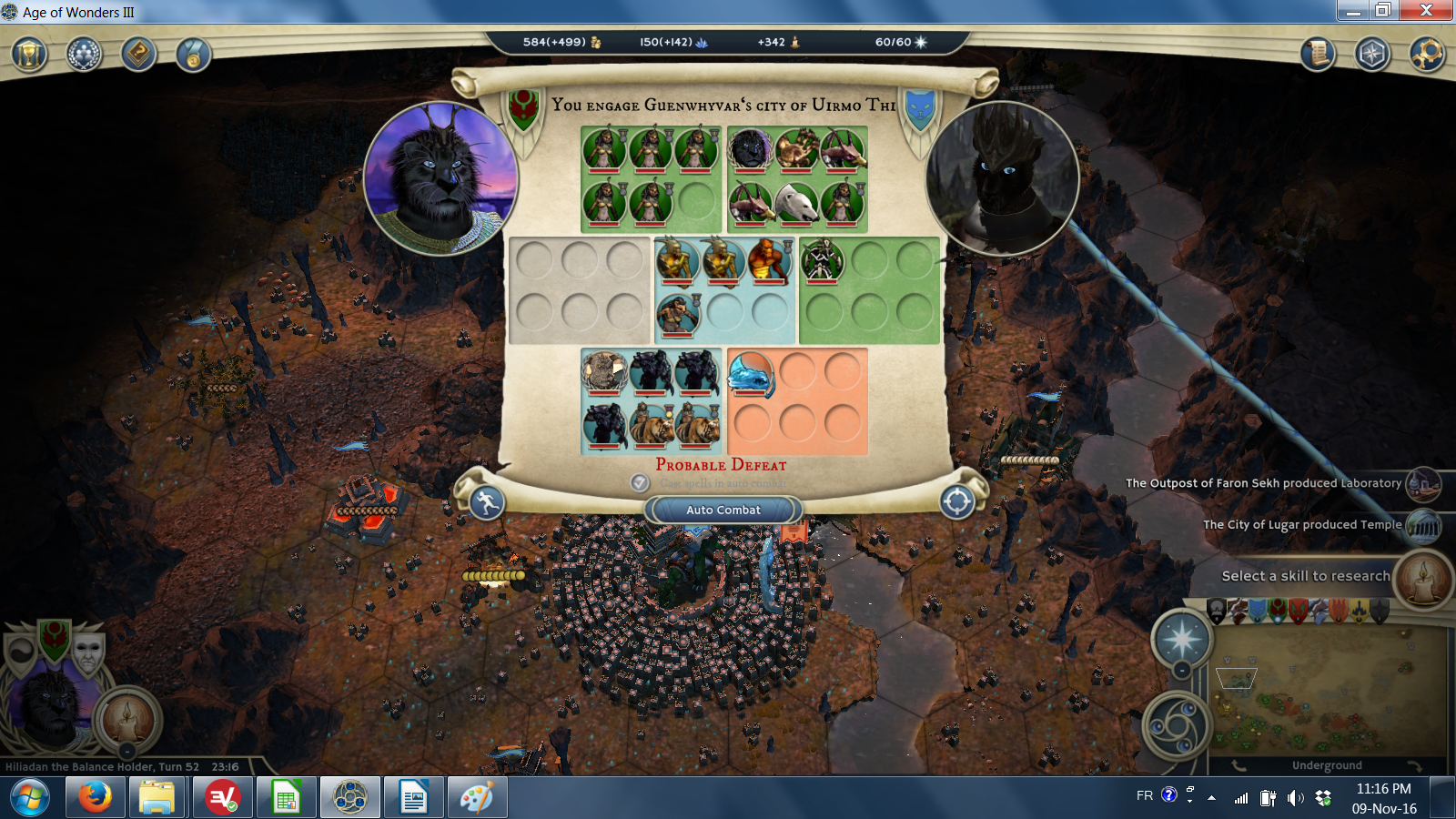The width and height of the screenshot is (1456, 819).
Task: Open the gear settings menu icon
Action: (x=1426, y=54)
